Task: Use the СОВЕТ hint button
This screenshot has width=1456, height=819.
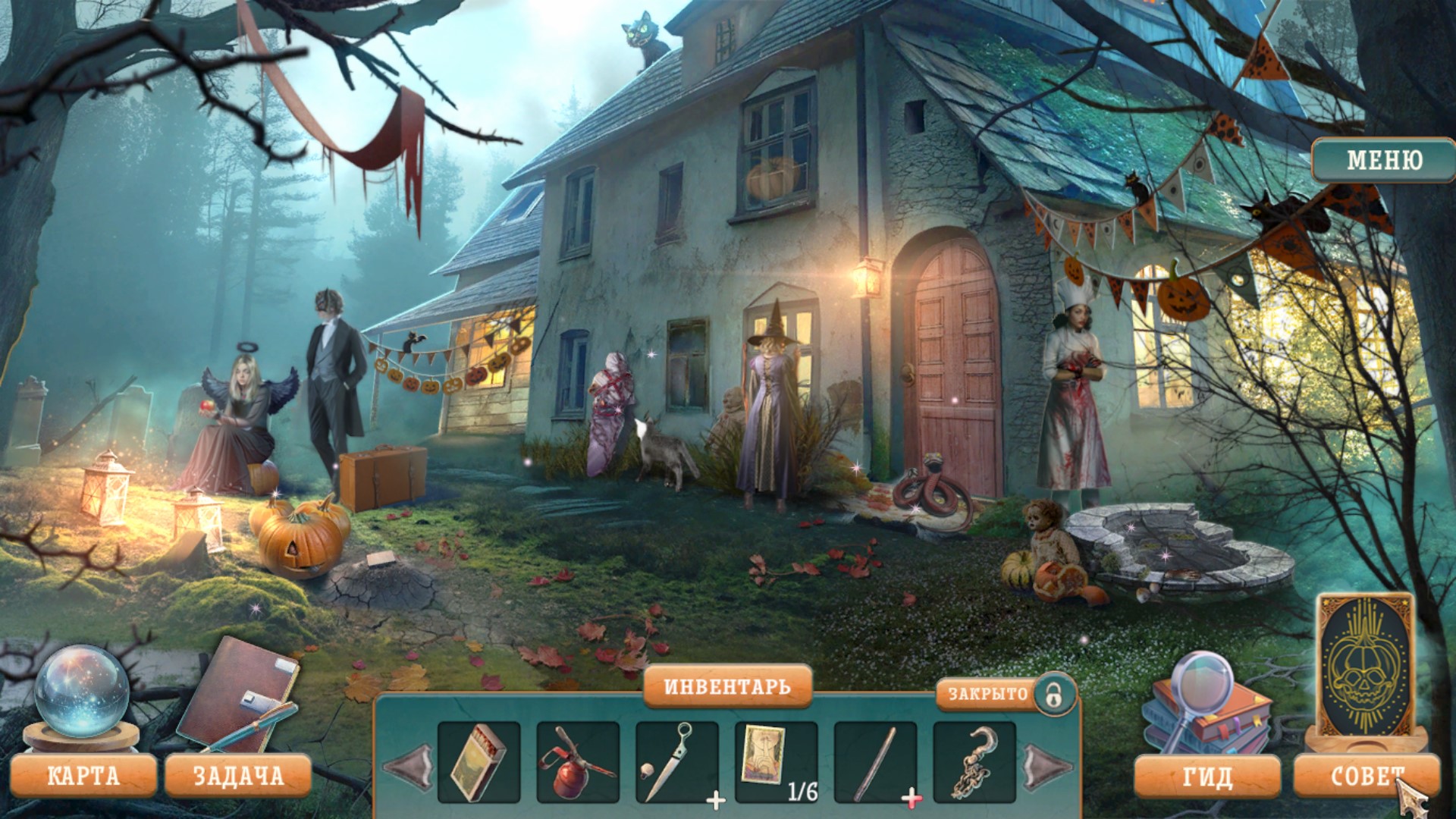Action: point(1365,777)
